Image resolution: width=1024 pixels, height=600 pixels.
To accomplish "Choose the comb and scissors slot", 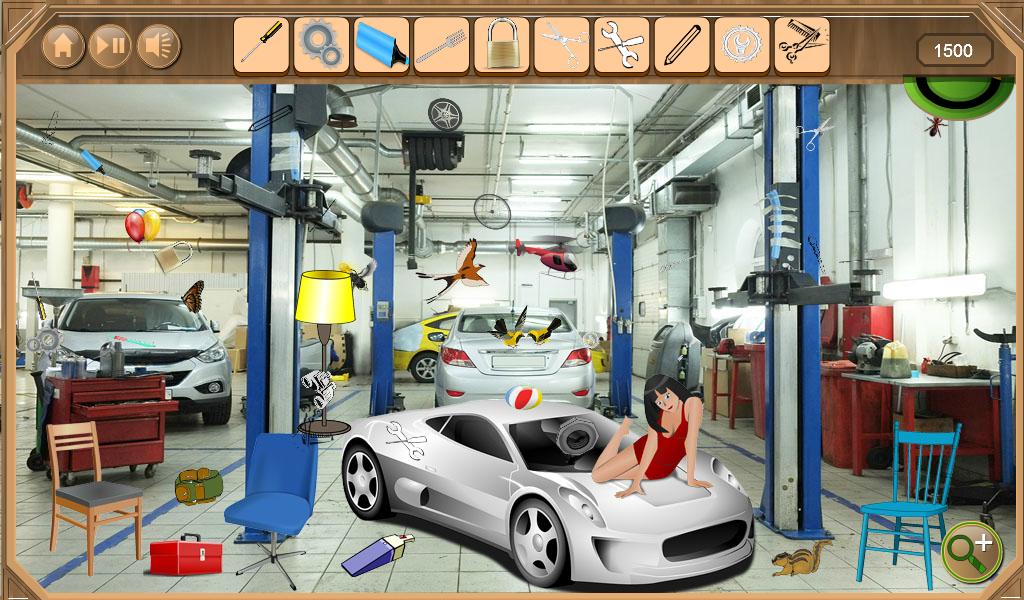I will pos(801,45).
